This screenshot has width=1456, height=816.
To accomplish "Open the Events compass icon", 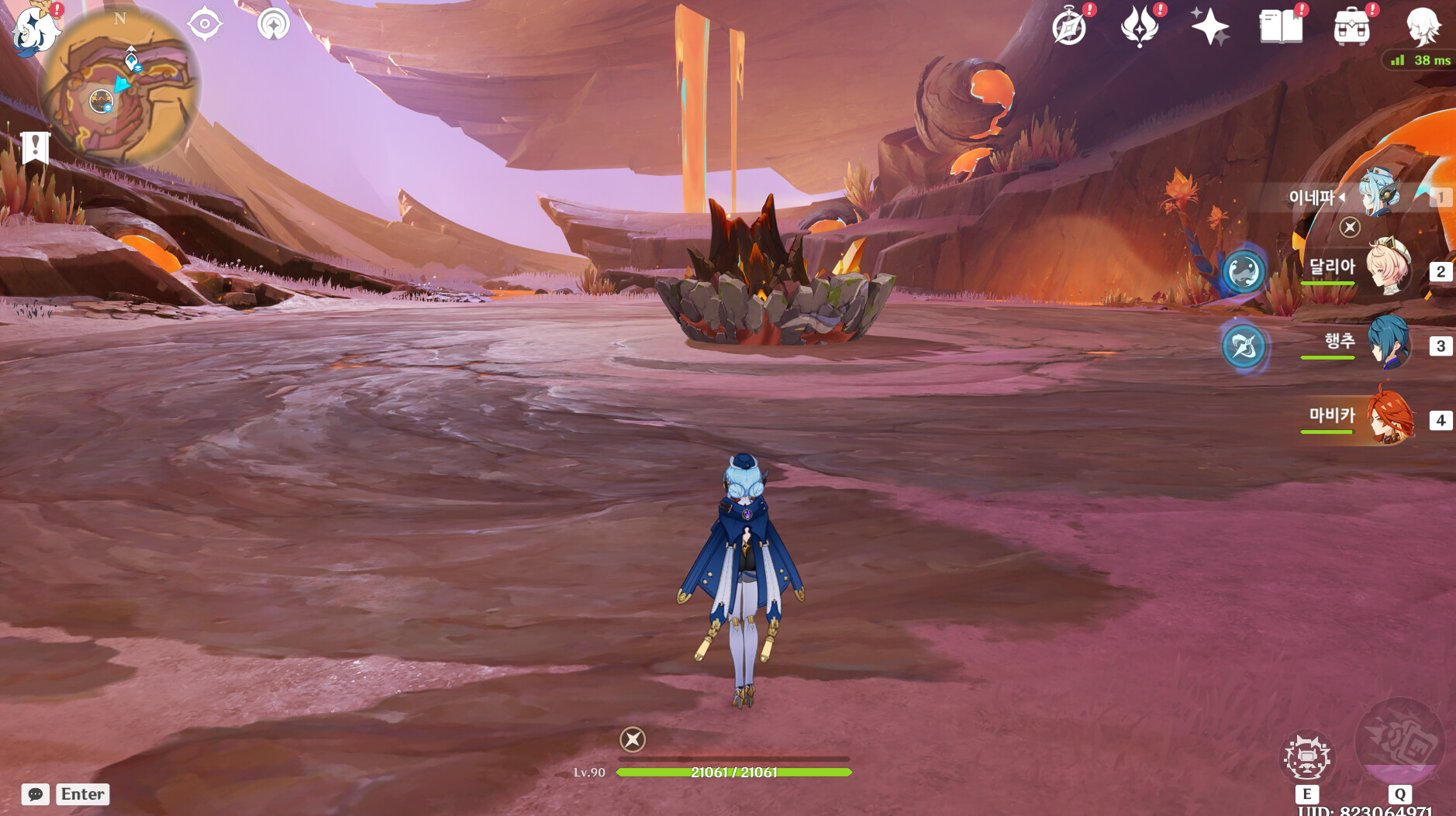I will pos(1069,28).
